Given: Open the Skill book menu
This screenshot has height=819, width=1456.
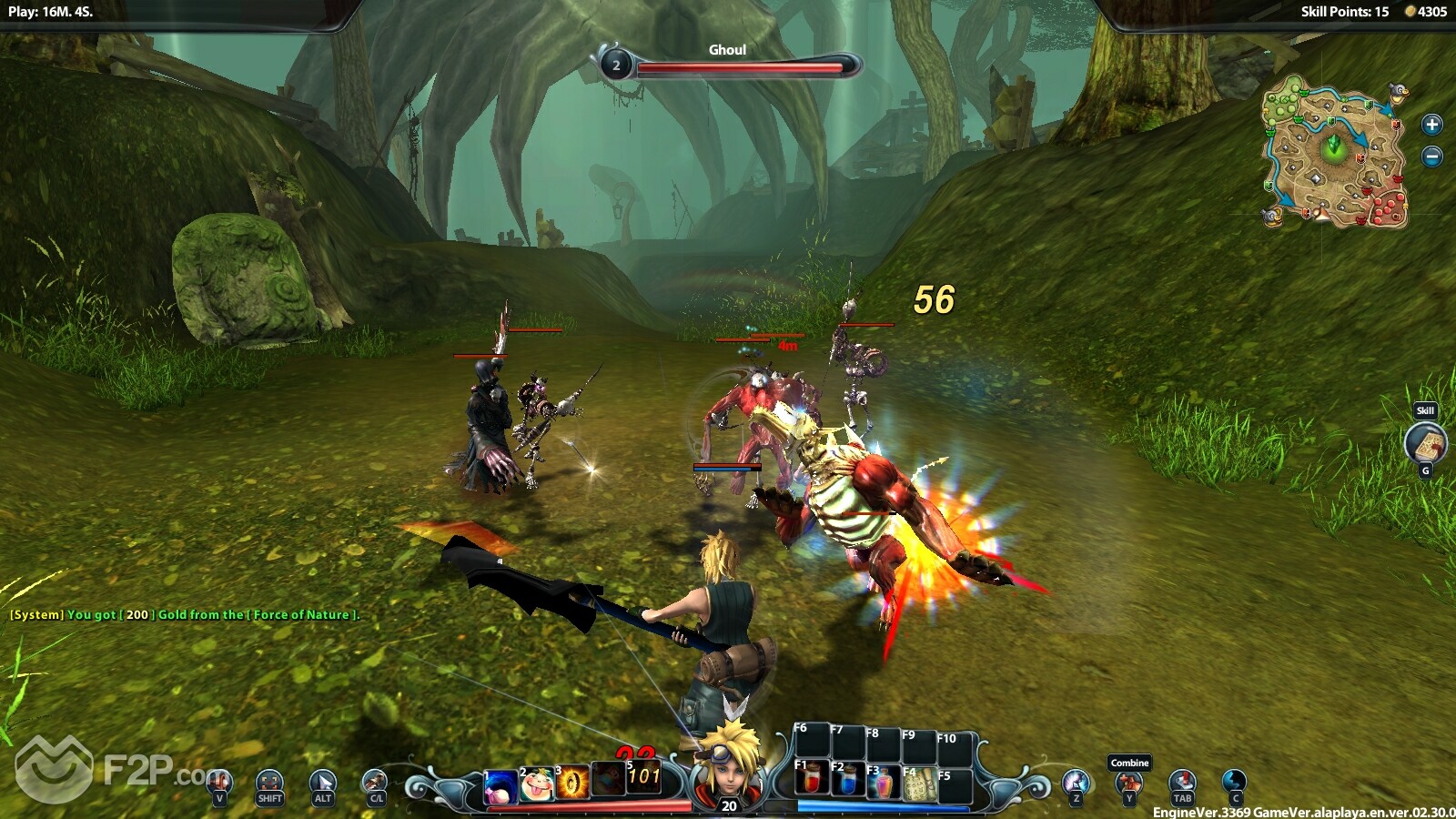Looking at the screenshot, I should point(1425,444).
